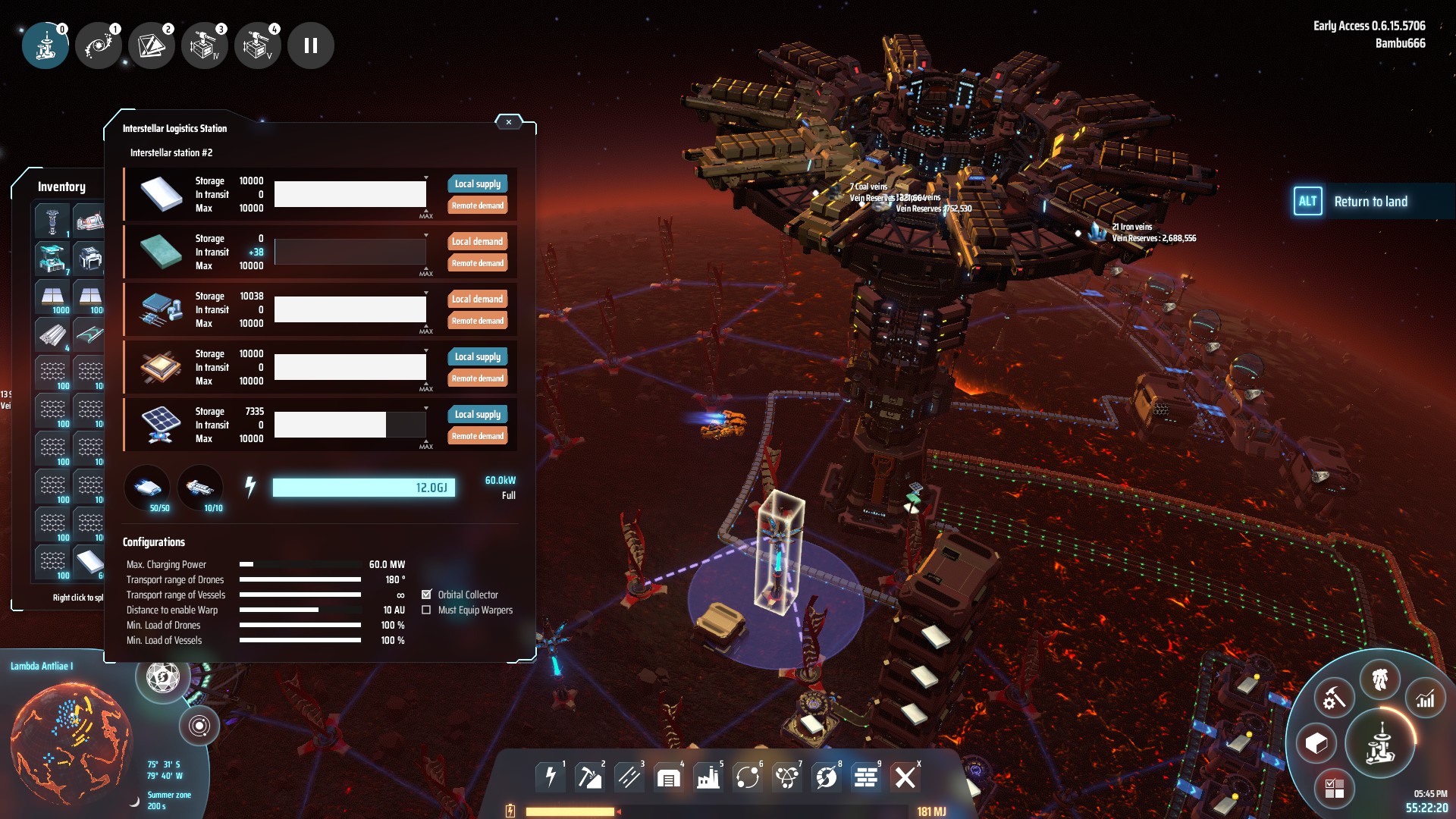This screenshot has height=819, width=1456.
Task: Change the solar sail Local supply setting
Action: (x=477, y=414)
